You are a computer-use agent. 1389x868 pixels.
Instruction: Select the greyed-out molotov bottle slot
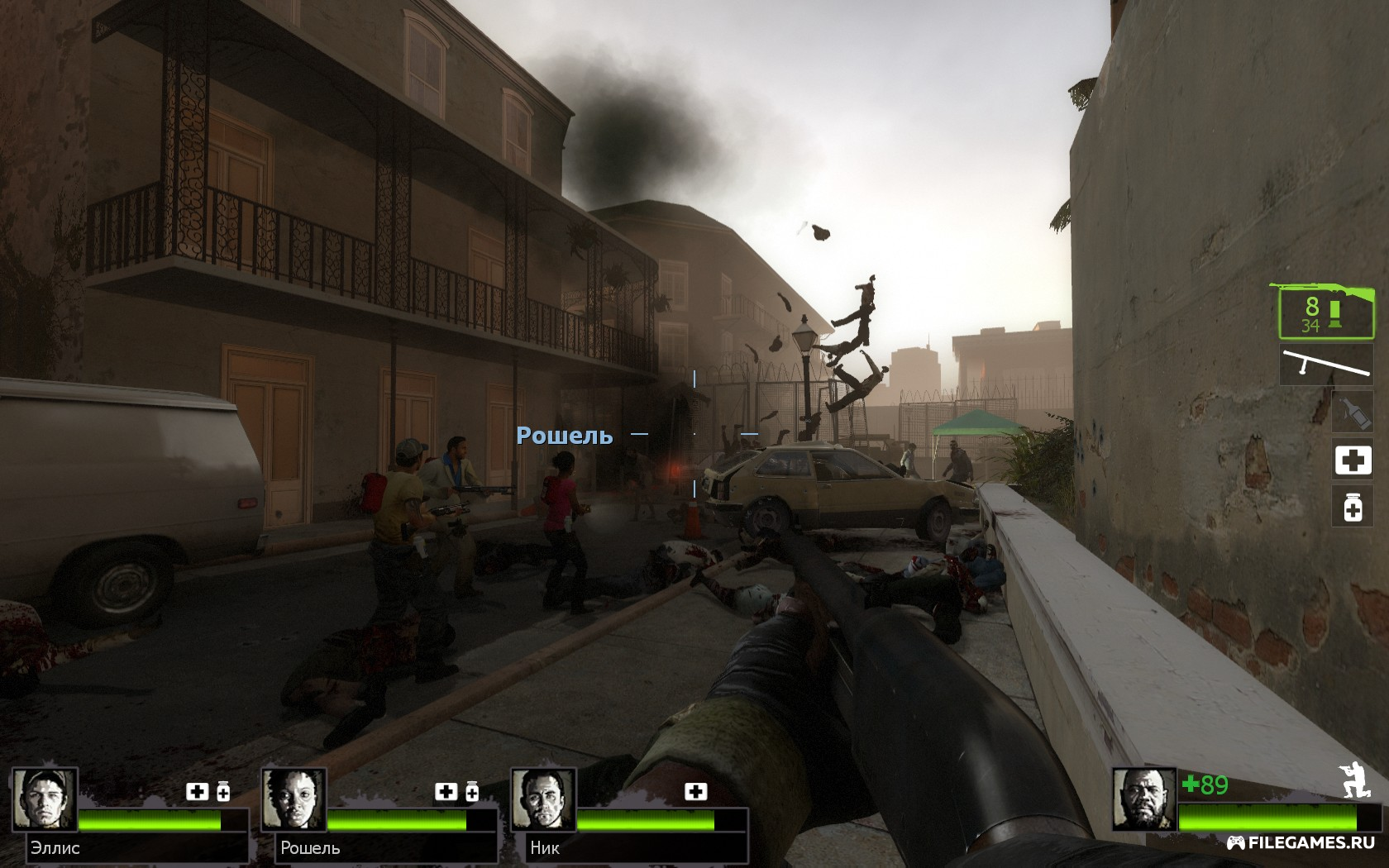point(1352,411)
